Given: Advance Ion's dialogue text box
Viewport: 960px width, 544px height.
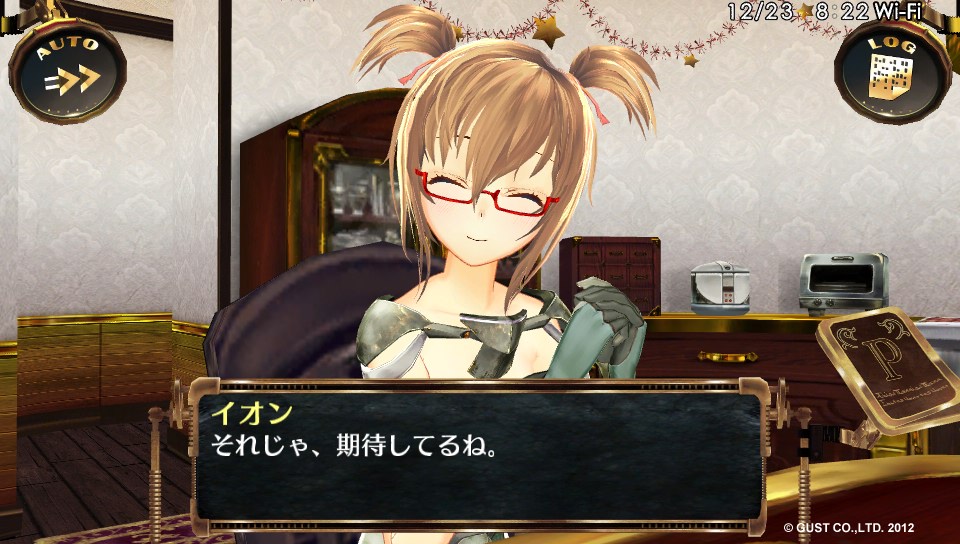Looking at the screenshot, I should (478, 455).
